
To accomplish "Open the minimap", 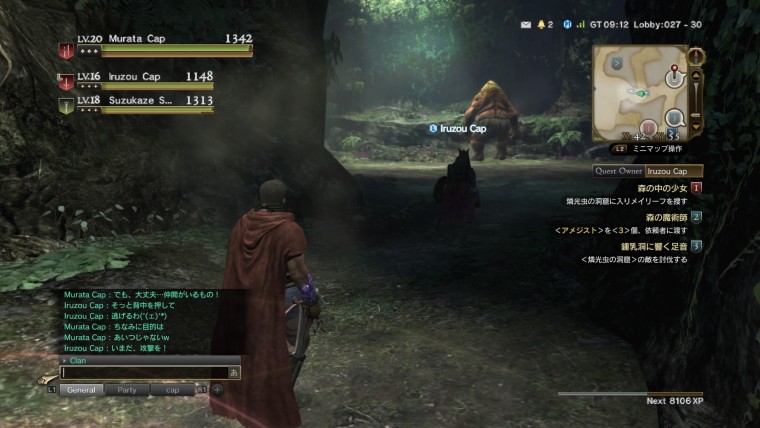I will [x=638, y=91].
